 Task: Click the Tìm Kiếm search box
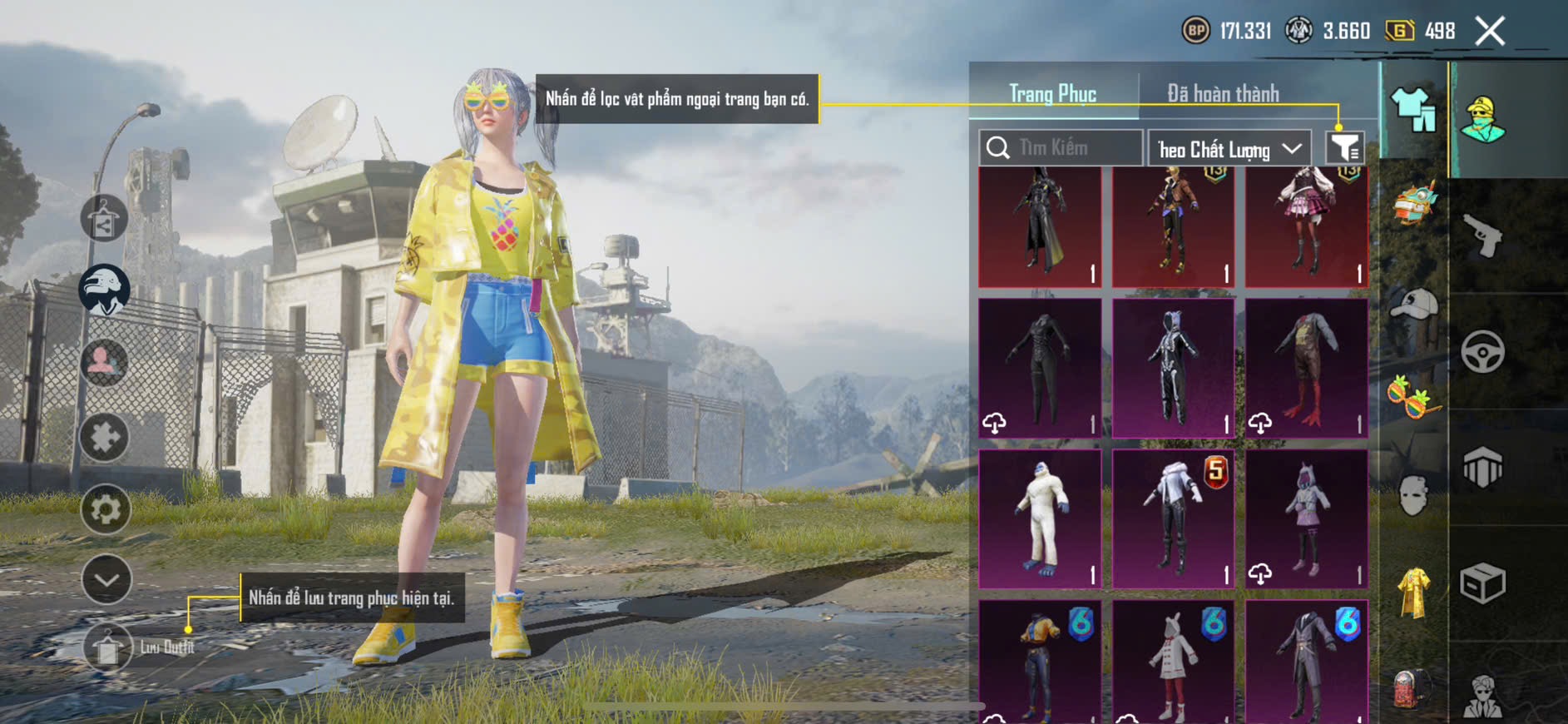coord(1061,148)
